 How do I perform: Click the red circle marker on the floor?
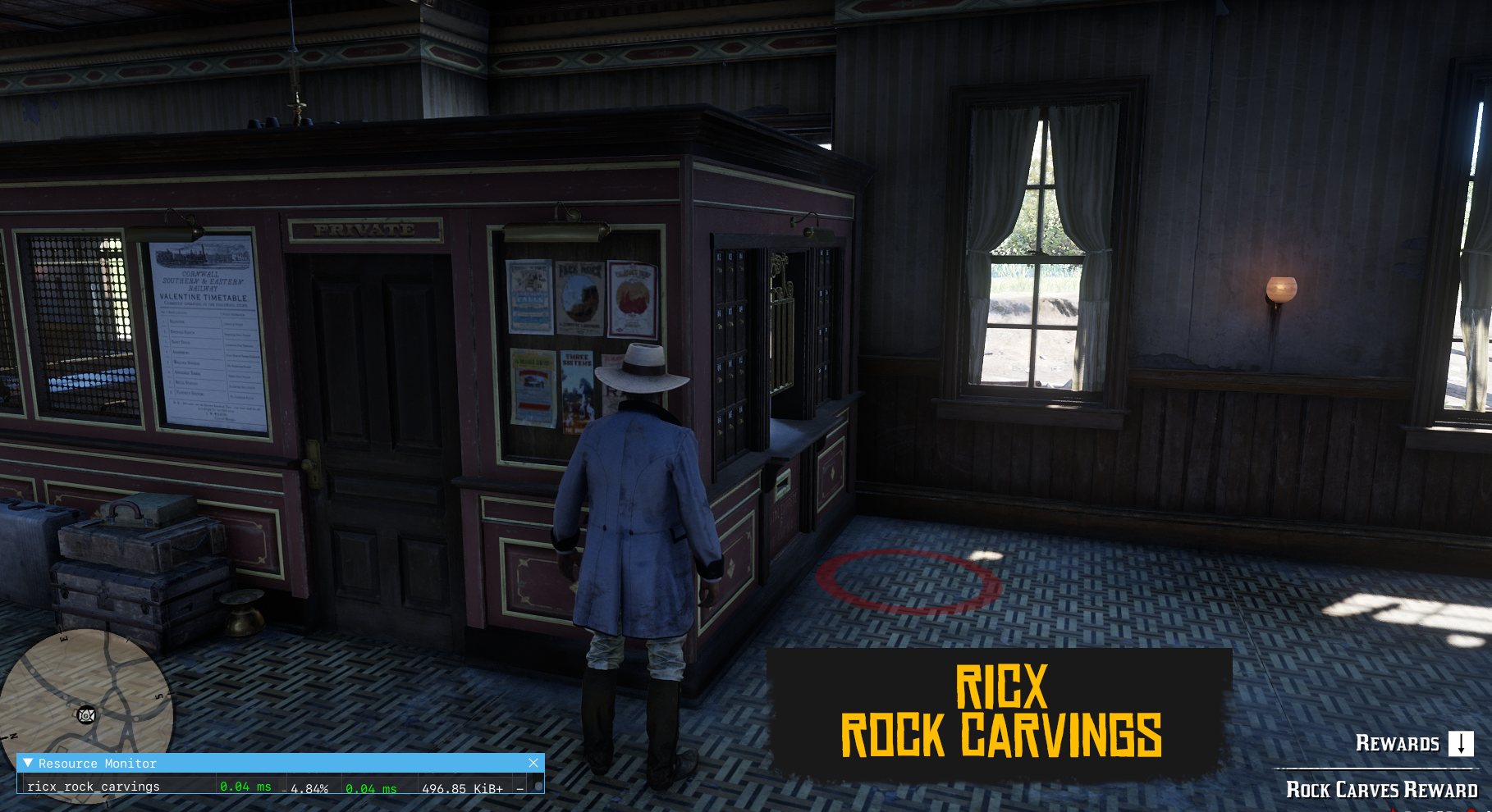pos(908,582)
